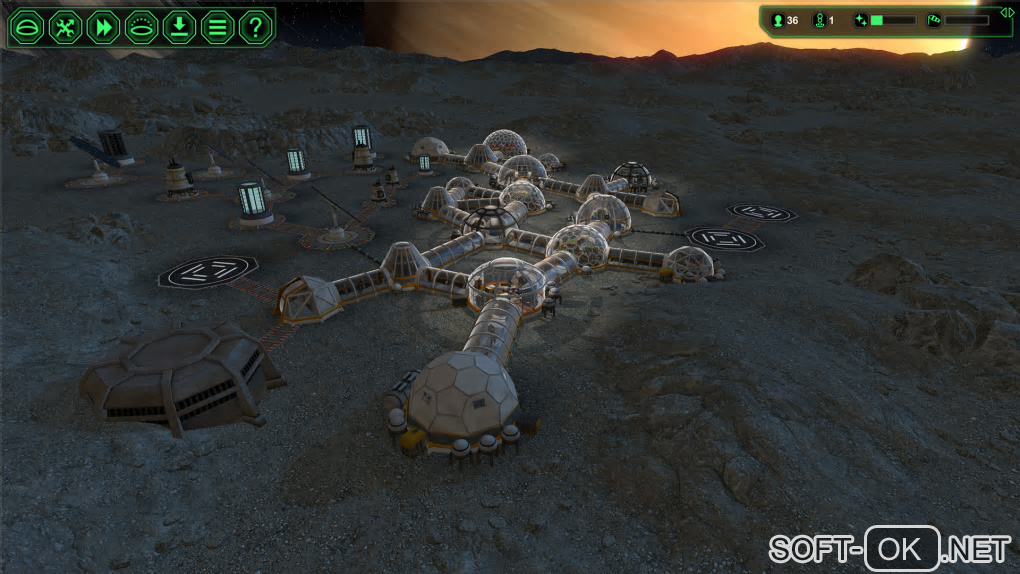Image resolution: width=1020 pixels, height=574 pixels.
Task: Toggle fast-forward game speed
Action: [103, 26]
